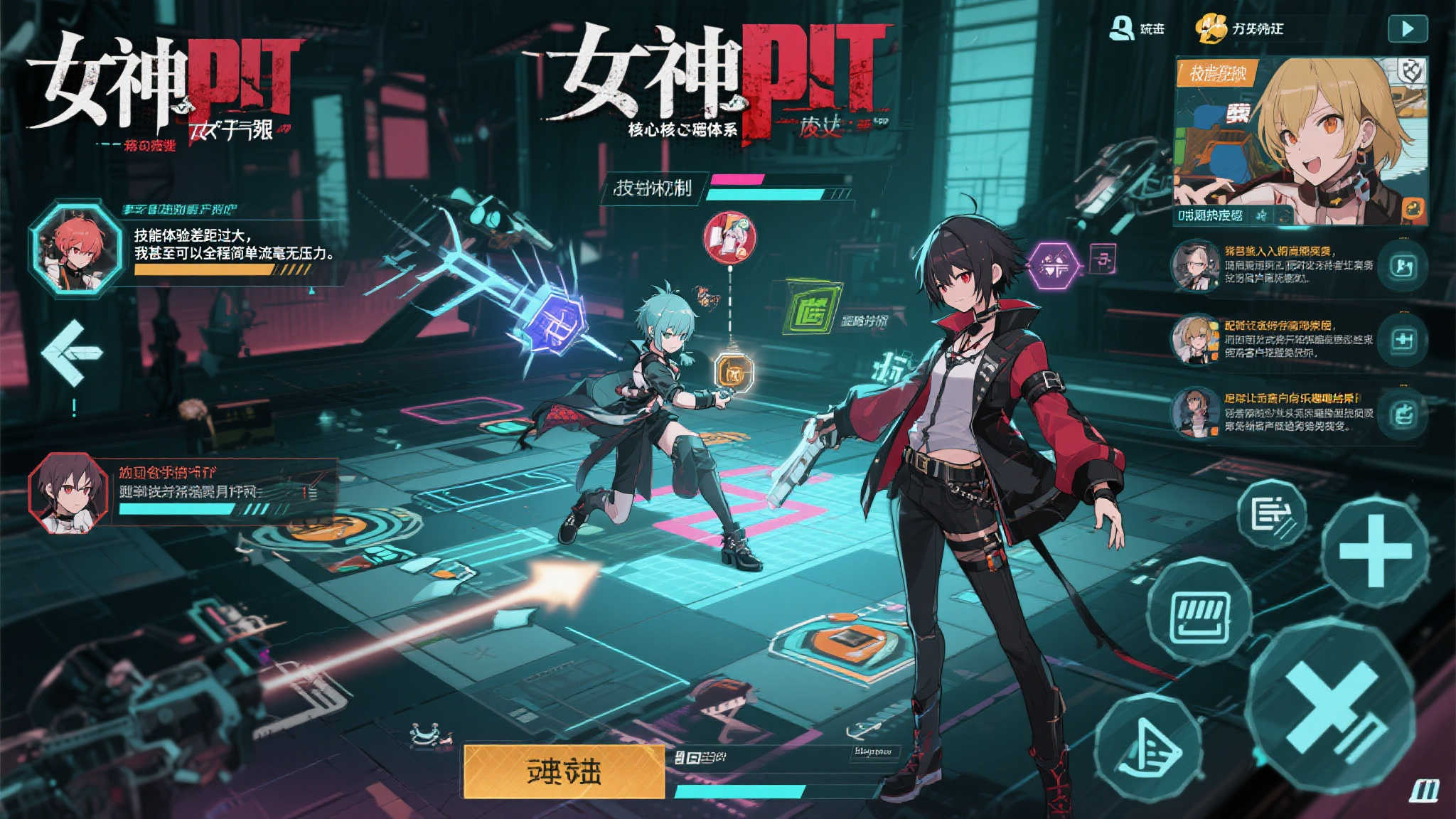Screen dimensions: 1456x819
Task: Choose the dark-haired red-eyed character portrait
Action: (68, 492)
